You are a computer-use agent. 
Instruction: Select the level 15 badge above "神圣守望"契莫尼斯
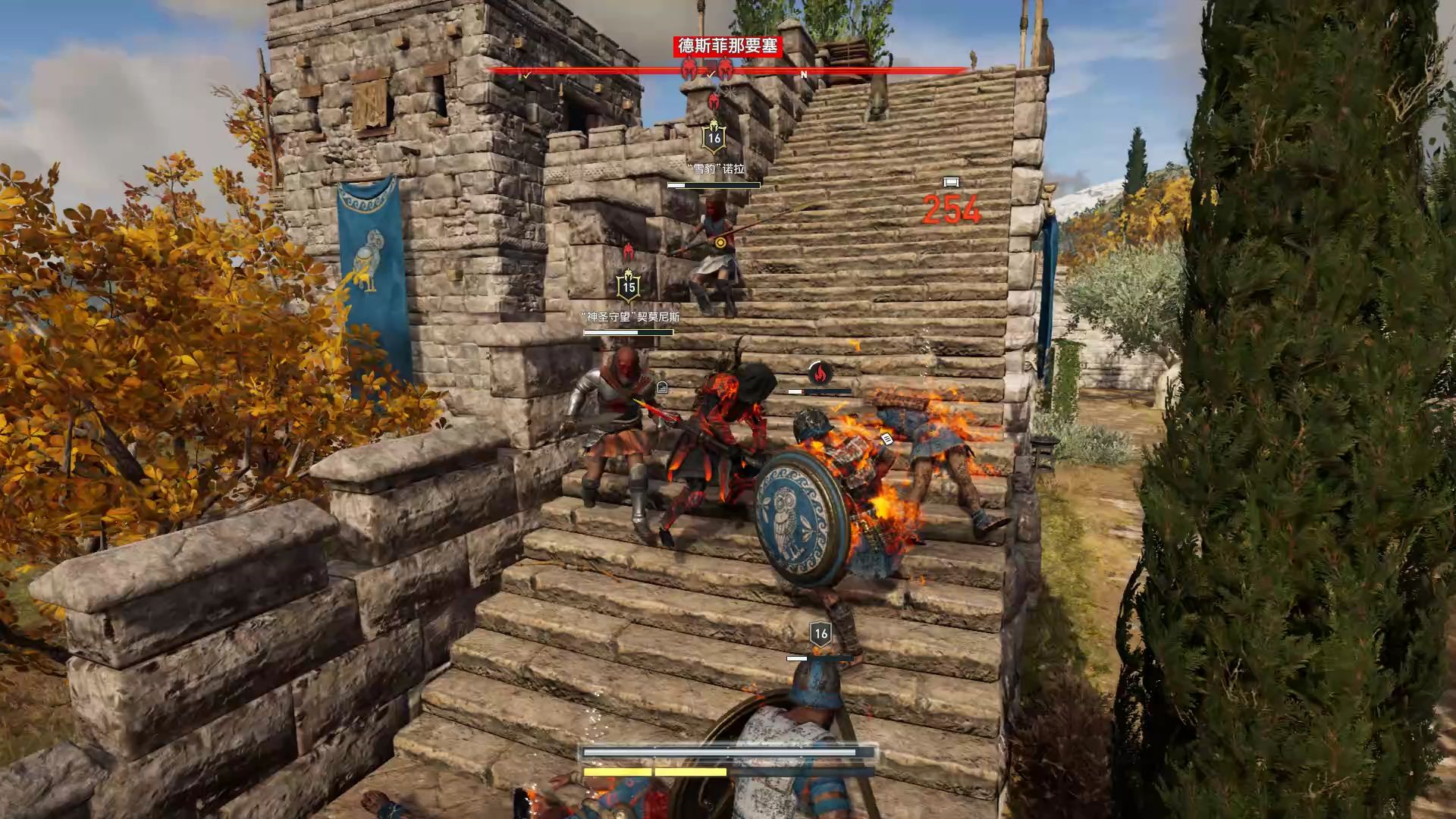click(x=628, y=287)
